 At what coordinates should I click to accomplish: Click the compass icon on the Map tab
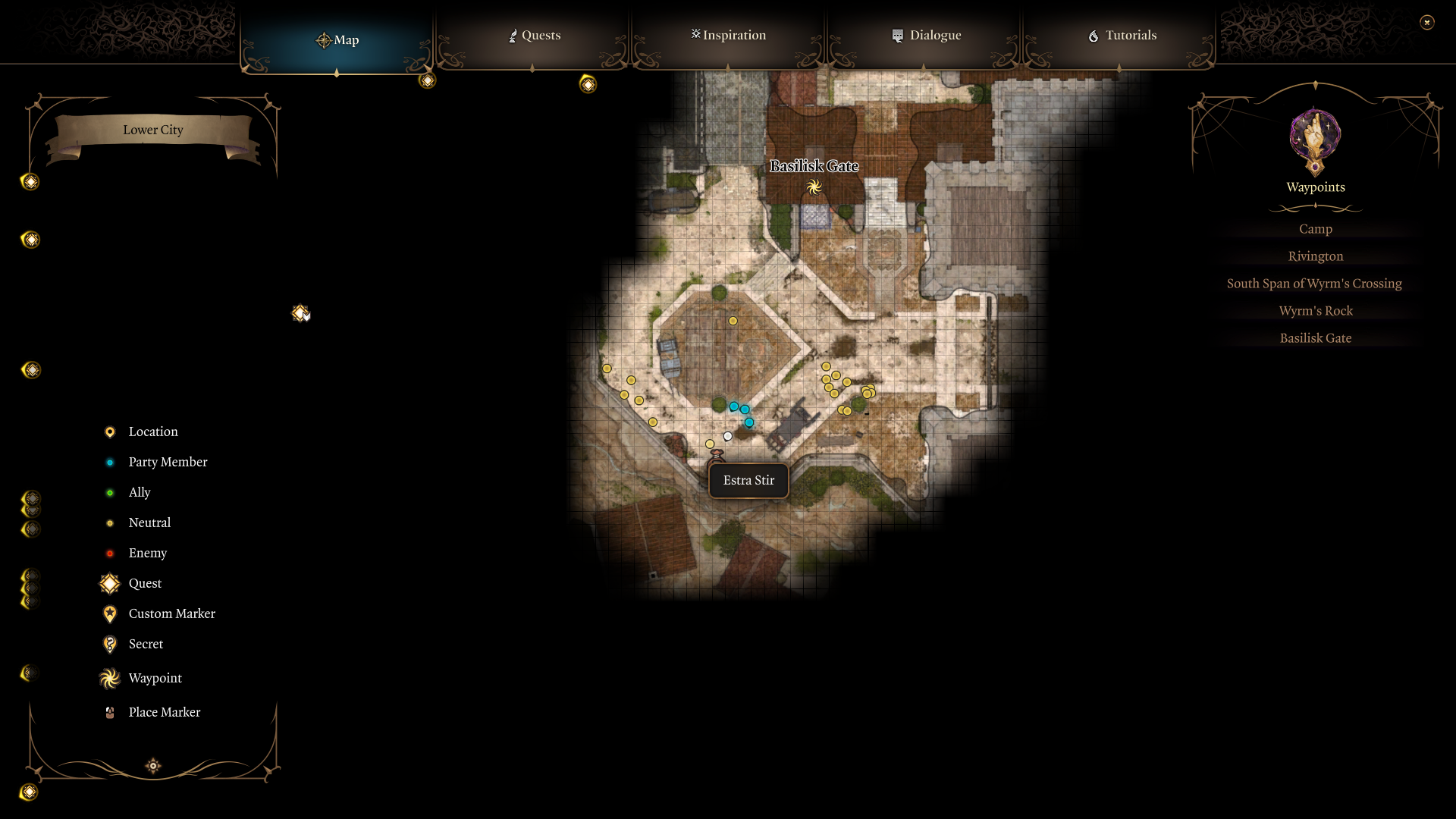[x=325, y=40]
